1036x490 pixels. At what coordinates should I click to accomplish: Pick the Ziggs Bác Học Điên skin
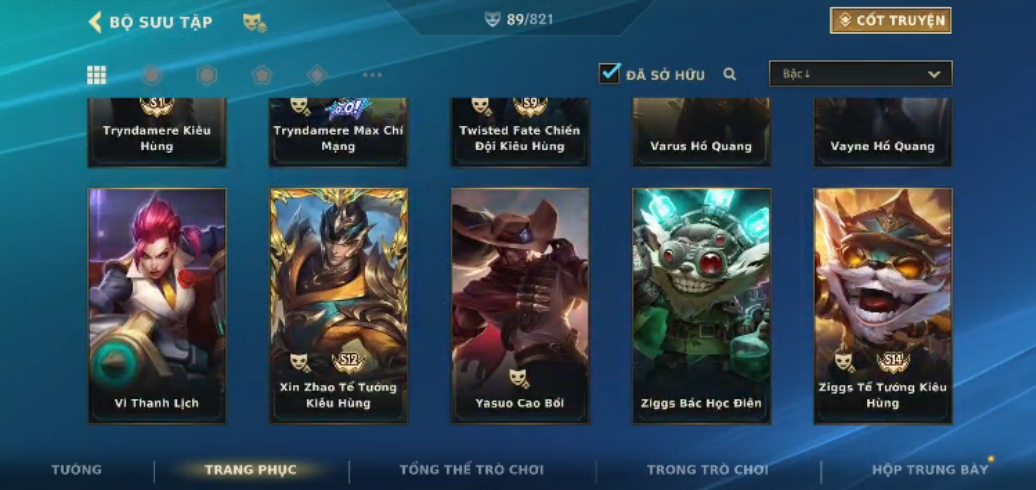coord(701,305)
